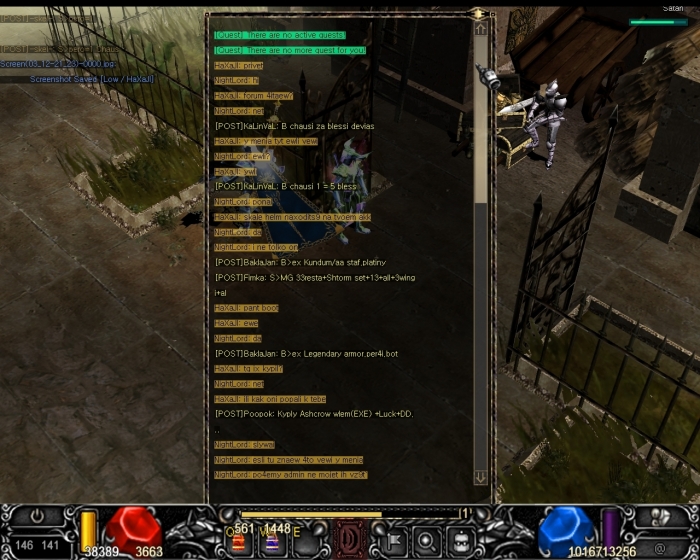This screenshot has height=560, width=700.
Task: Click the silver icon button above the @ button
Action: point(660,519)
